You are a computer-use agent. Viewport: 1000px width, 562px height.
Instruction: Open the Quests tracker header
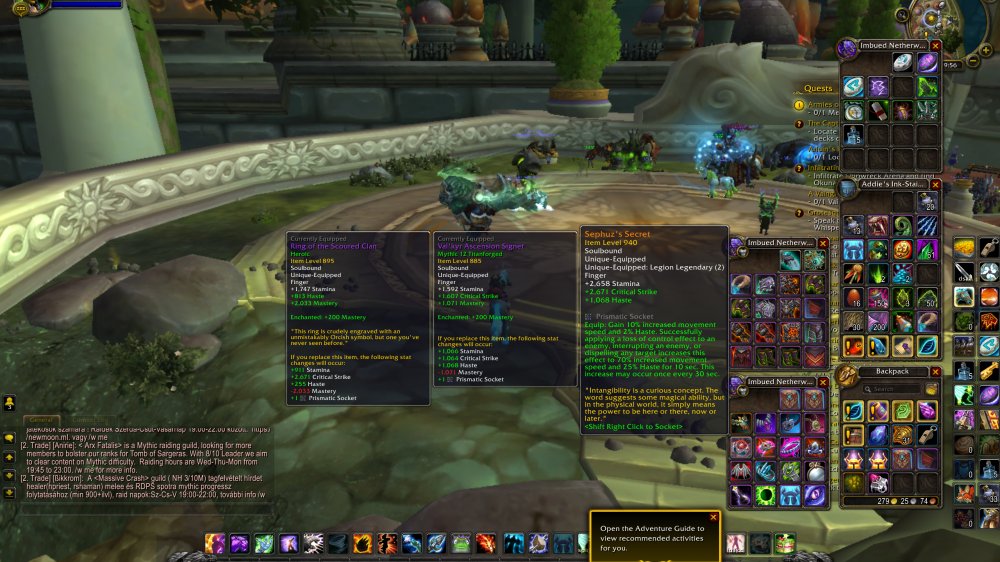(x=818, y=88)
